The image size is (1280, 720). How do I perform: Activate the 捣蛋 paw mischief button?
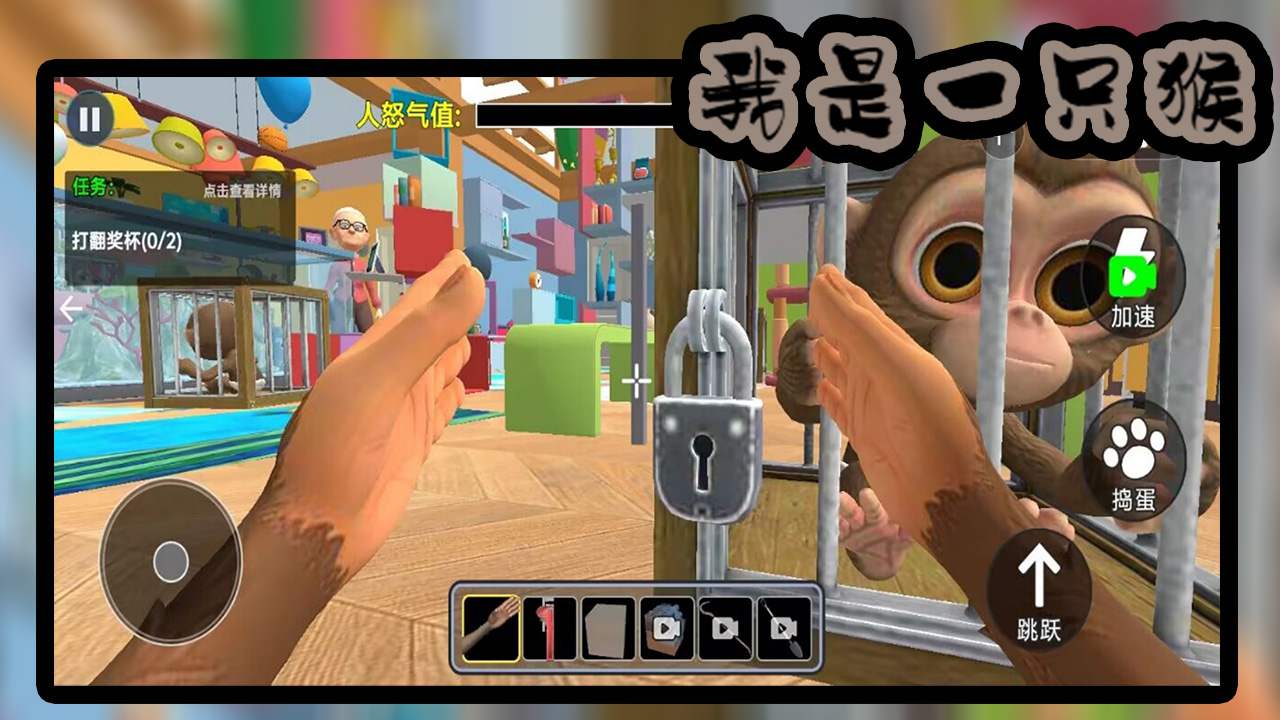pos(1133,463)
